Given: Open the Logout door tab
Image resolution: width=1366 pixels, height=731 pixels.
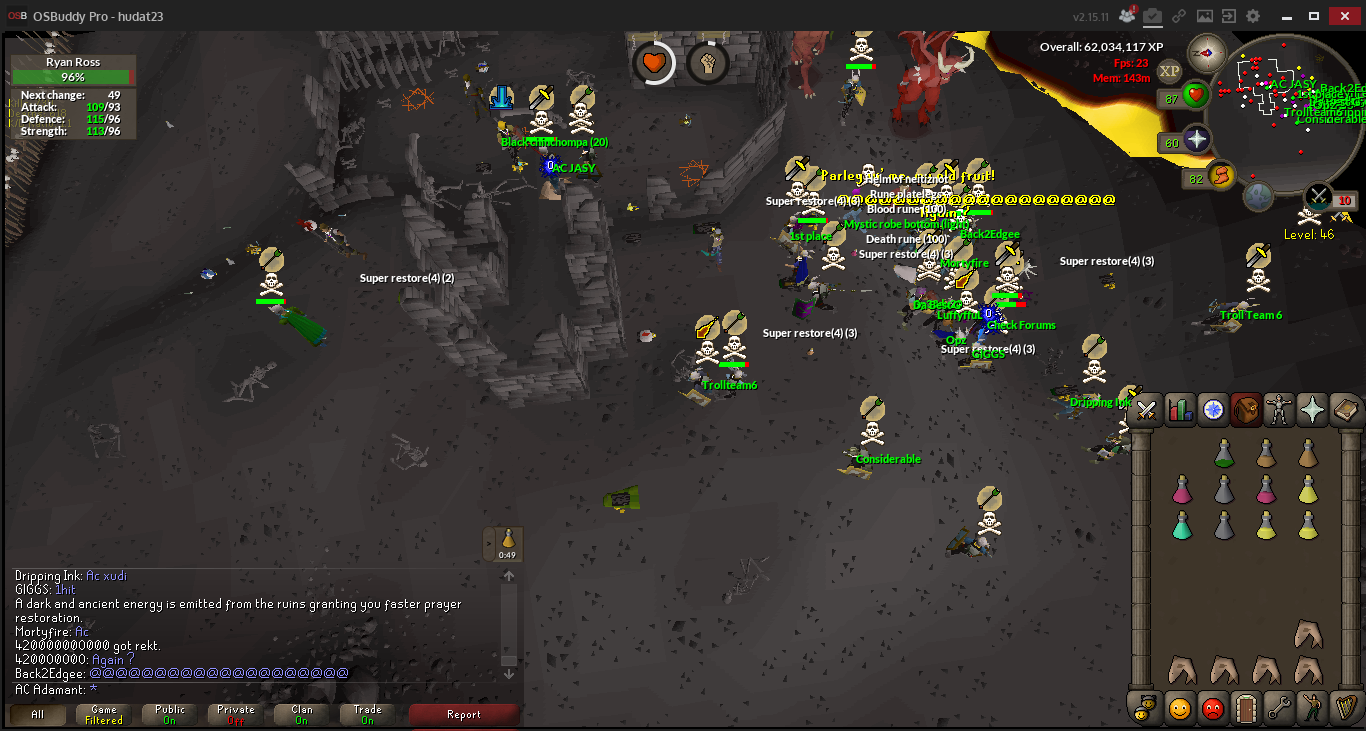Looking at the screenshot, I should pyautogui.click(x=1247, y=708).
